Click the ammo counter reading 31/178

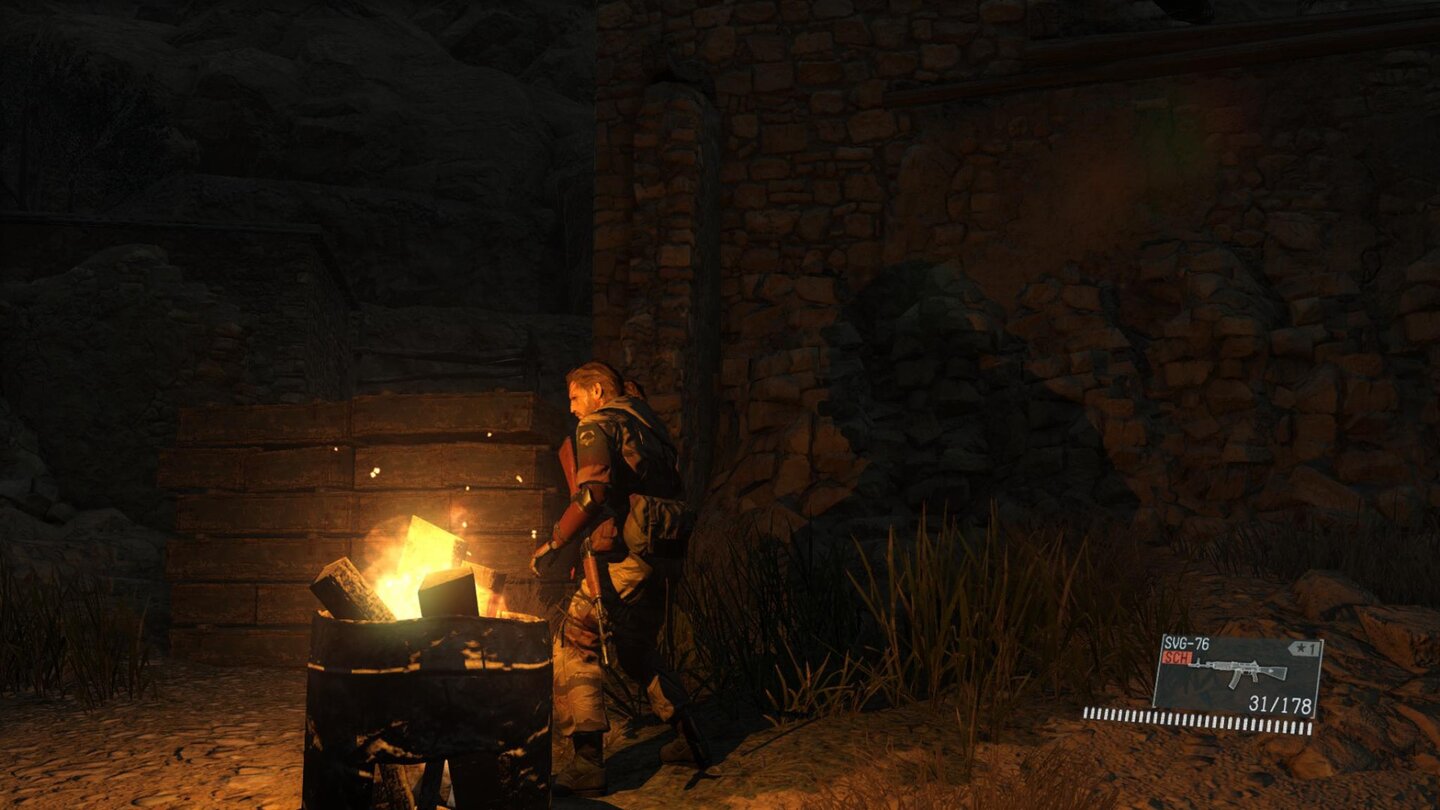tap(1280, 702)
